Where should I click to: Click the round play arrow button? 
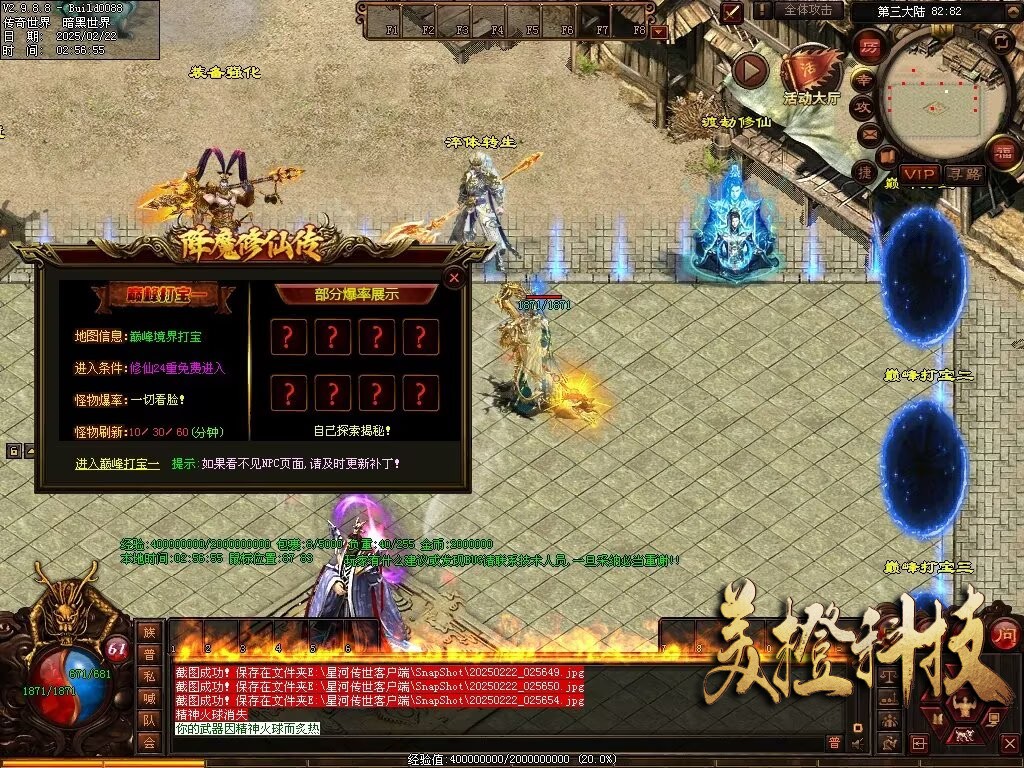point(750,70)
